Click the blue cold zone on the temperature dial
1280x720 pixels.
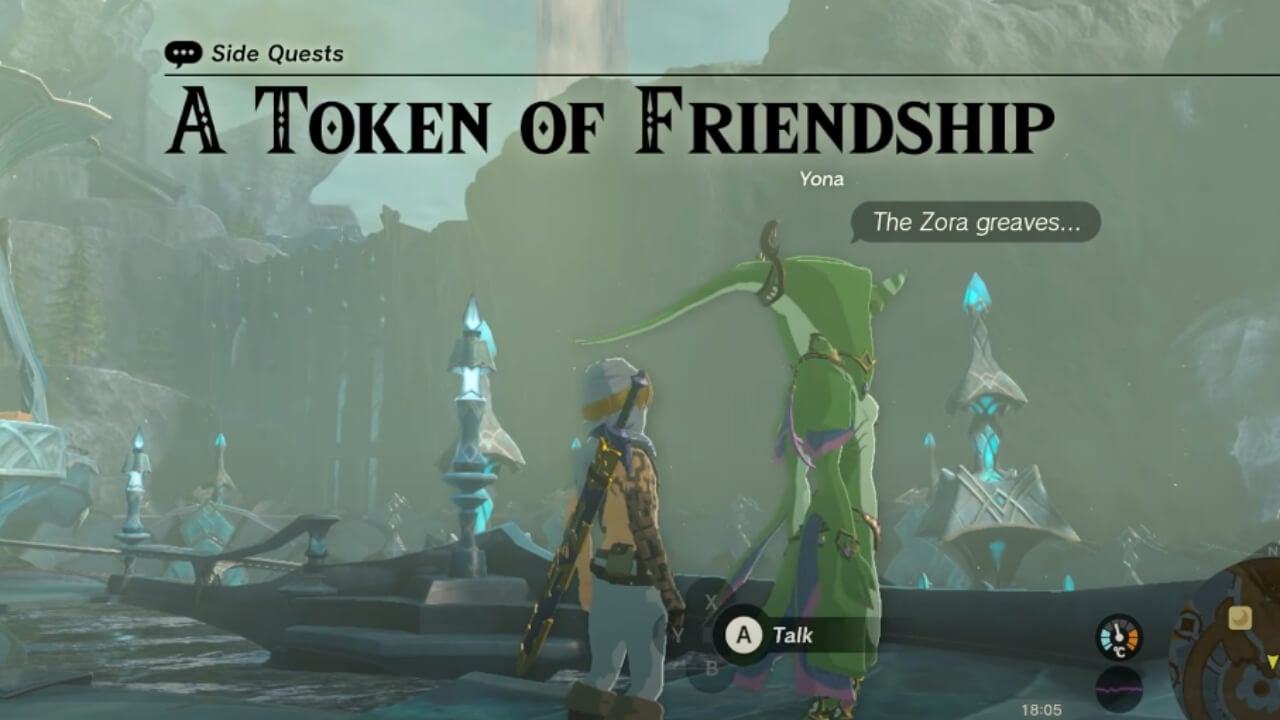(x=1105, y=637)
